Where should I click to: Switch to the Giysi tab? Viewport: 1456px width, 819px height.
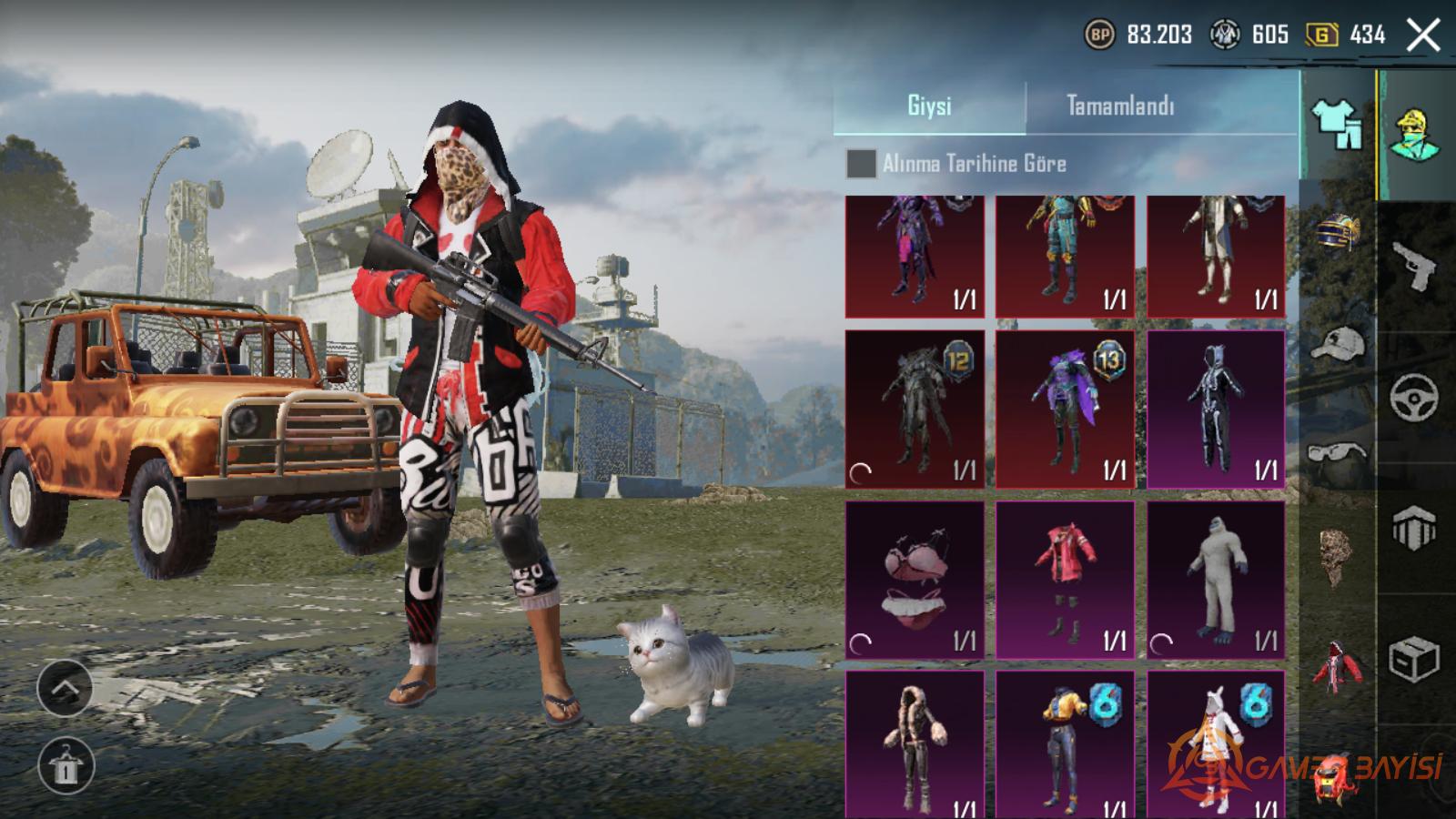(929, 106)
